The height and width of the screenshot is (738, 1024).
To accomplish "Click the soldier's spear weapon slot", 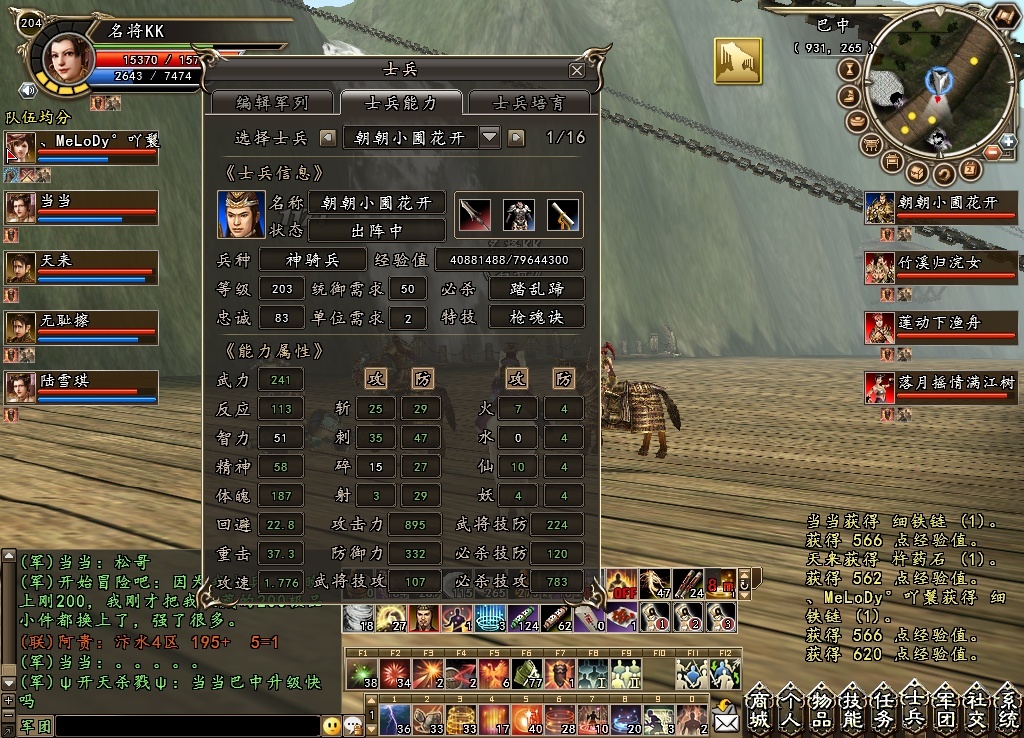I will pos(473,213).
